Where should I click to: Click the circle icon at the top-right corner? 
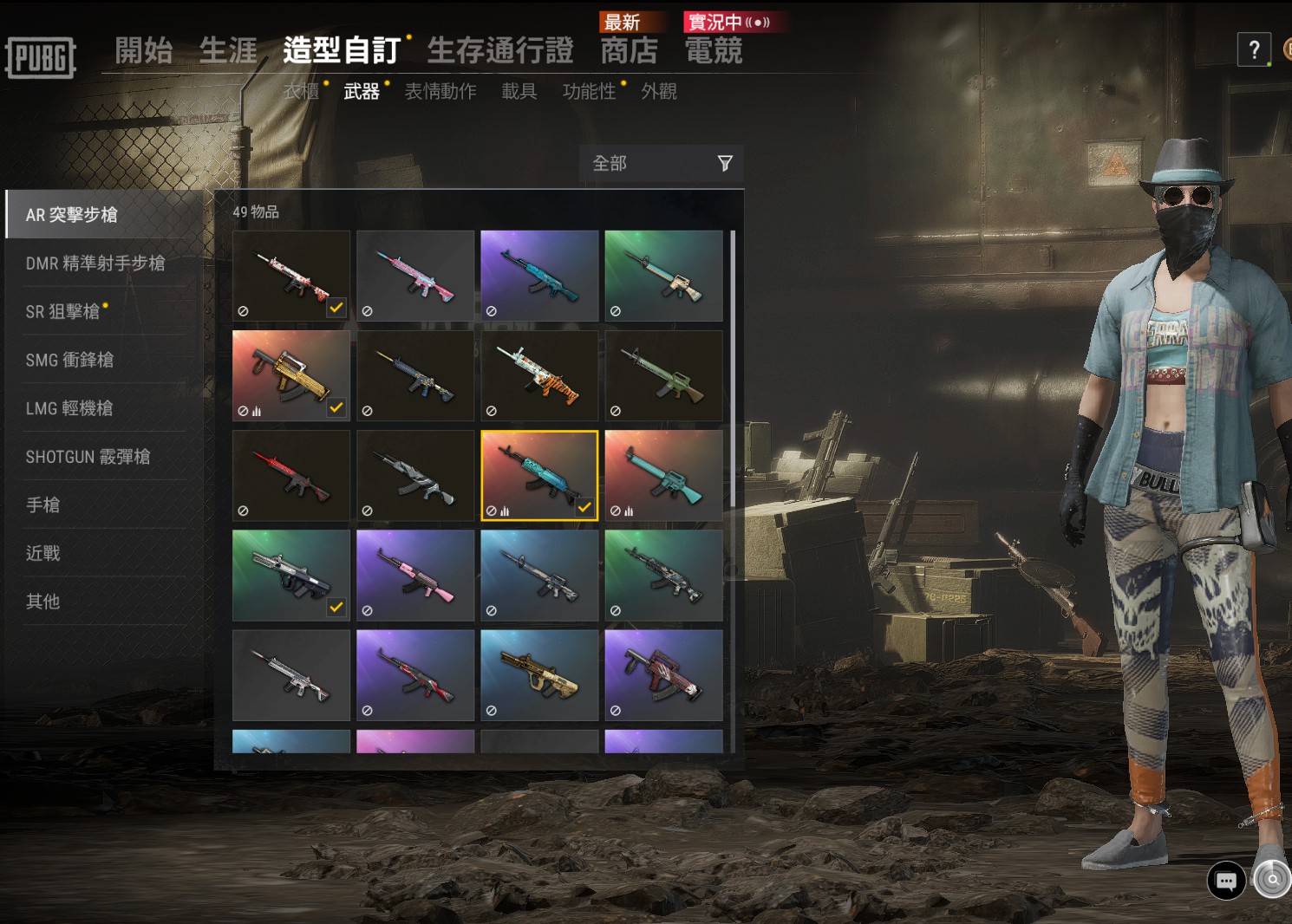click(1285, 49)
